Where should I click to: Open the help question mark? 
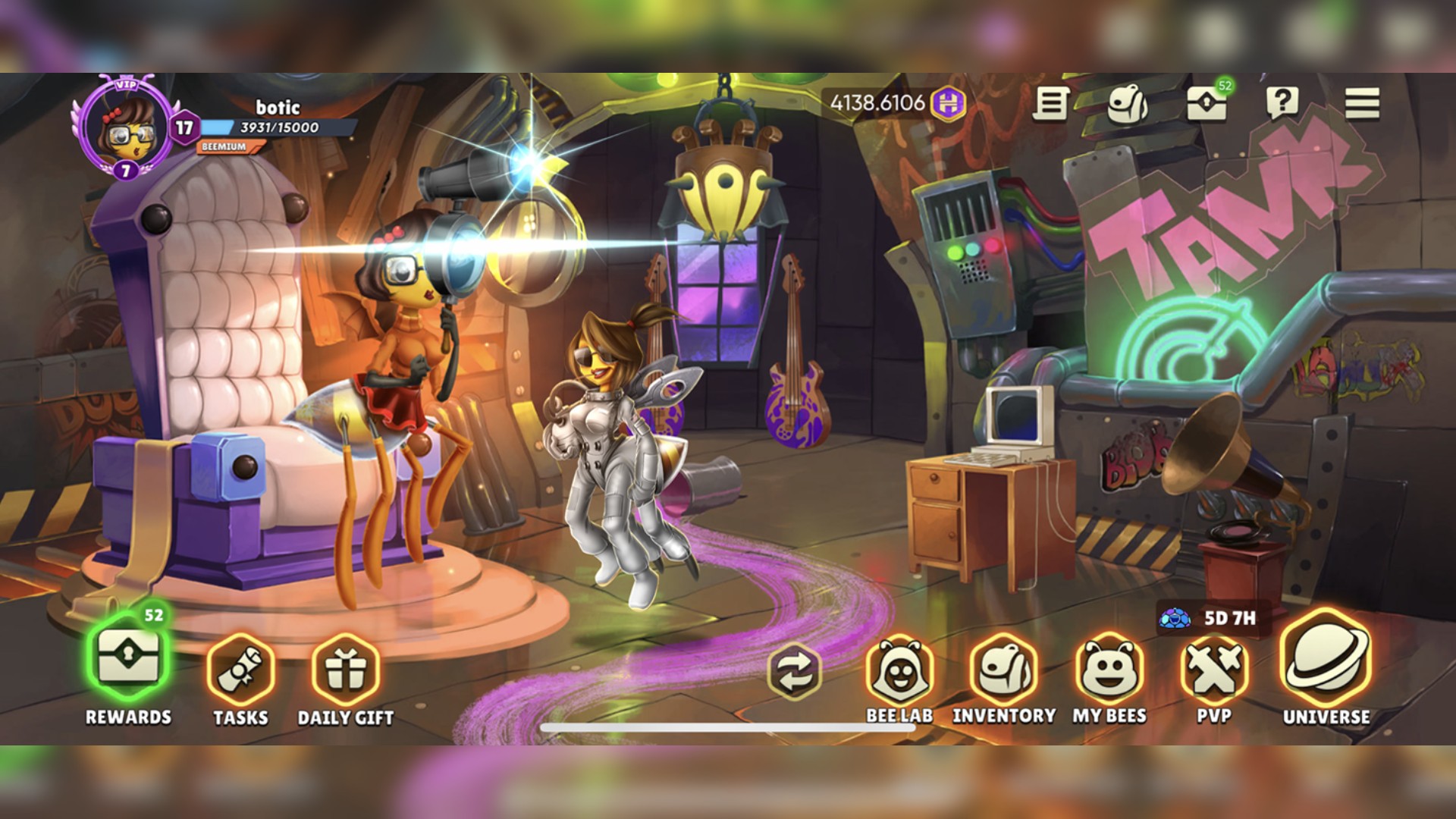click(x=1282, y=102)
